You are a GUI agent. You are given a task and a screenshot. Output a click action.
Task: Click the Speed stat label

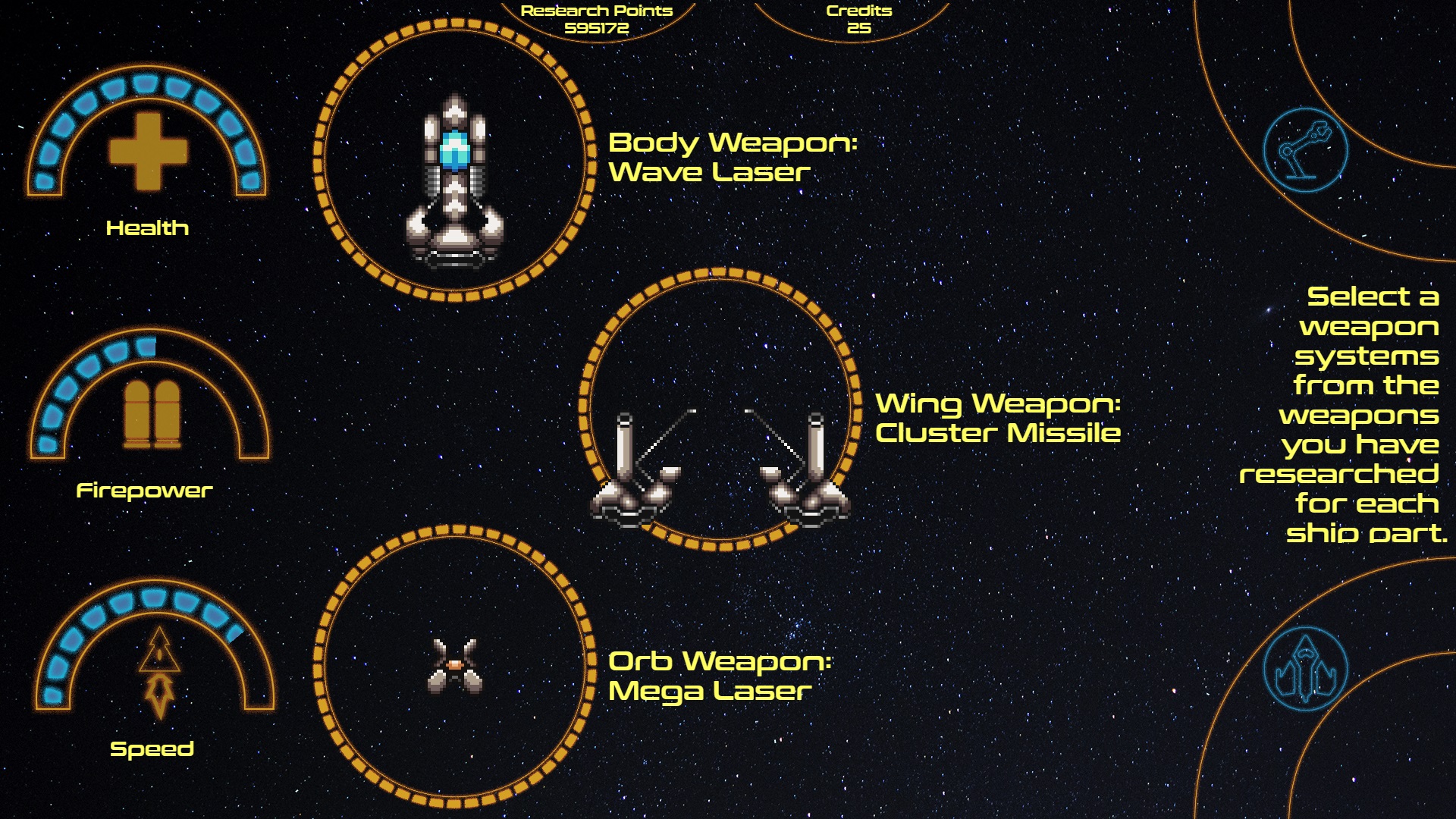152,748
